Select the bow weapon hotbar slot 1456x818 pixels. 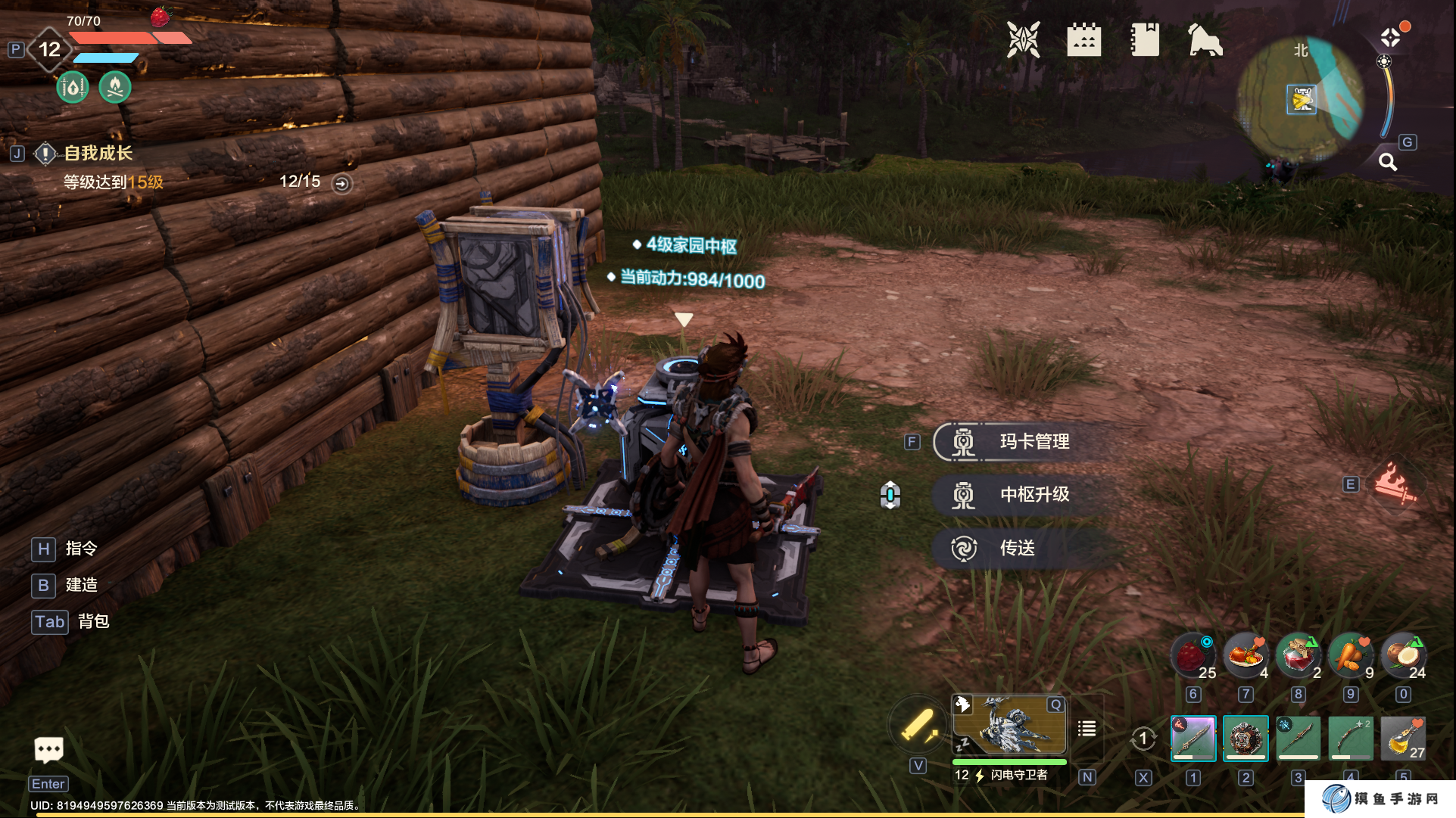pyautogui.click(x=1351, y=738)
